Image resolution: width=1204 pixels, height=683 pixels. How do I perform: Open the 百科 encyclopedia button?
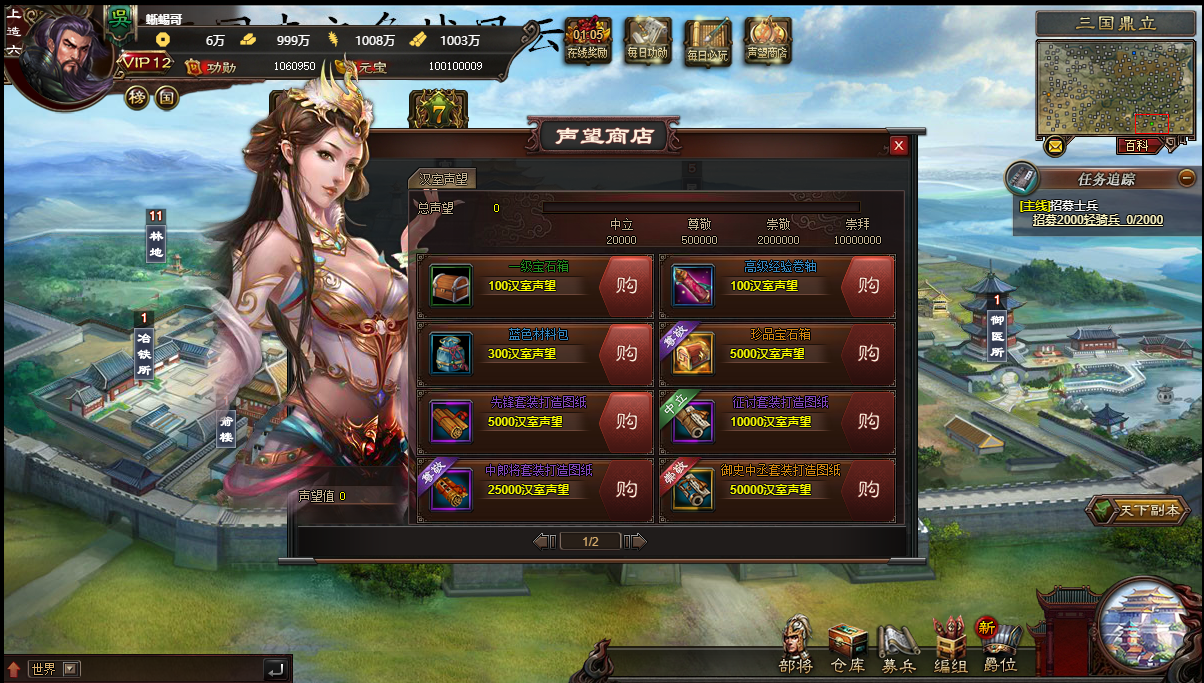(x=1137, y=146)
